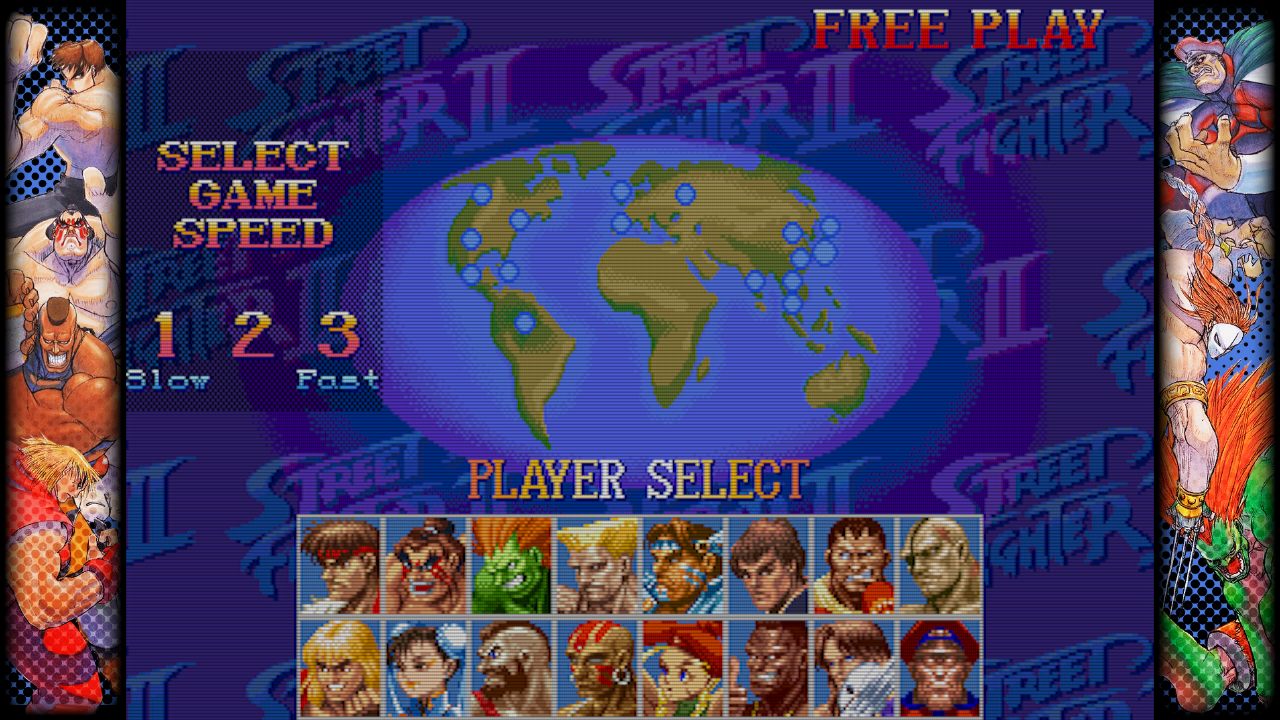Choose Zangief with the mohawk

(x=511, y=667)
